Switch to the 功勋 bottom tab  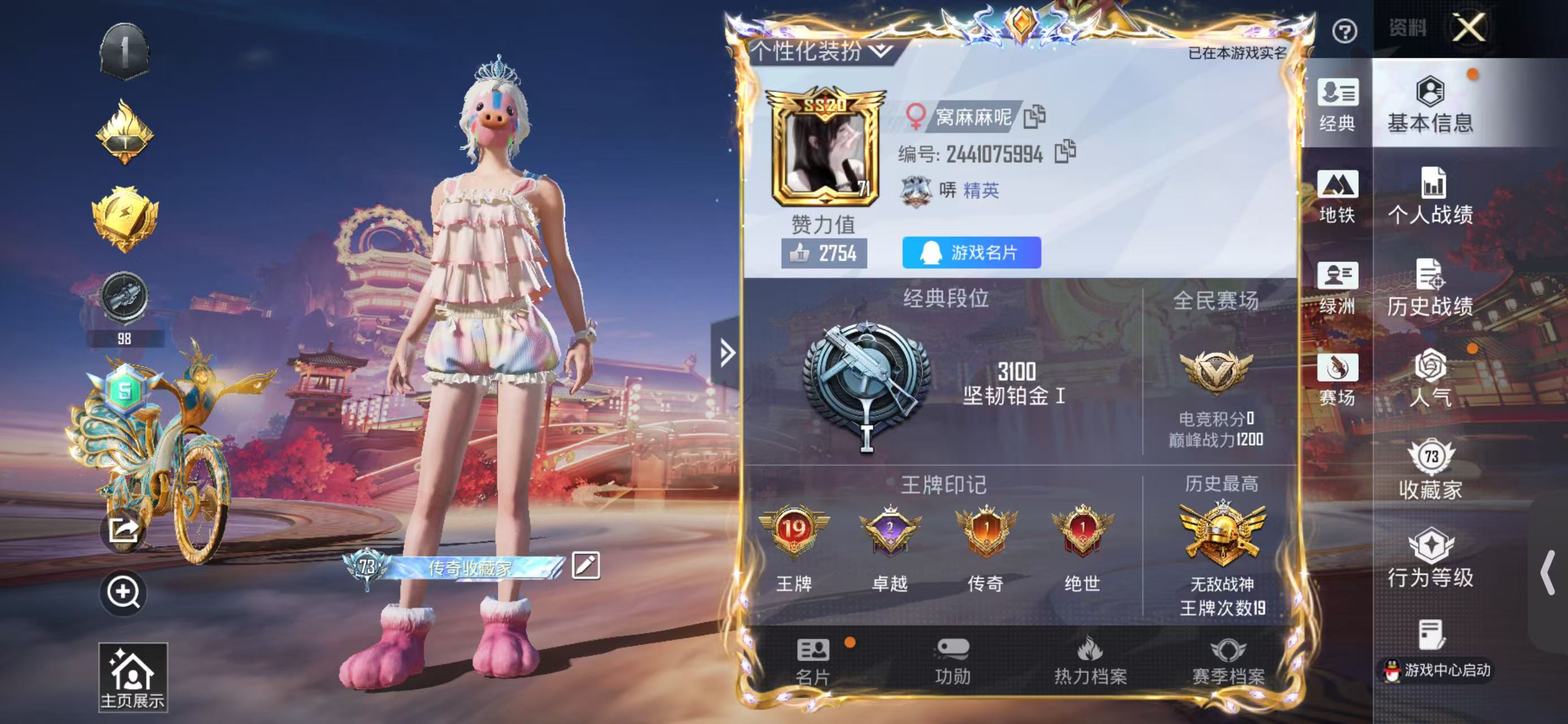pyautogui.click(x=952, y=661)
